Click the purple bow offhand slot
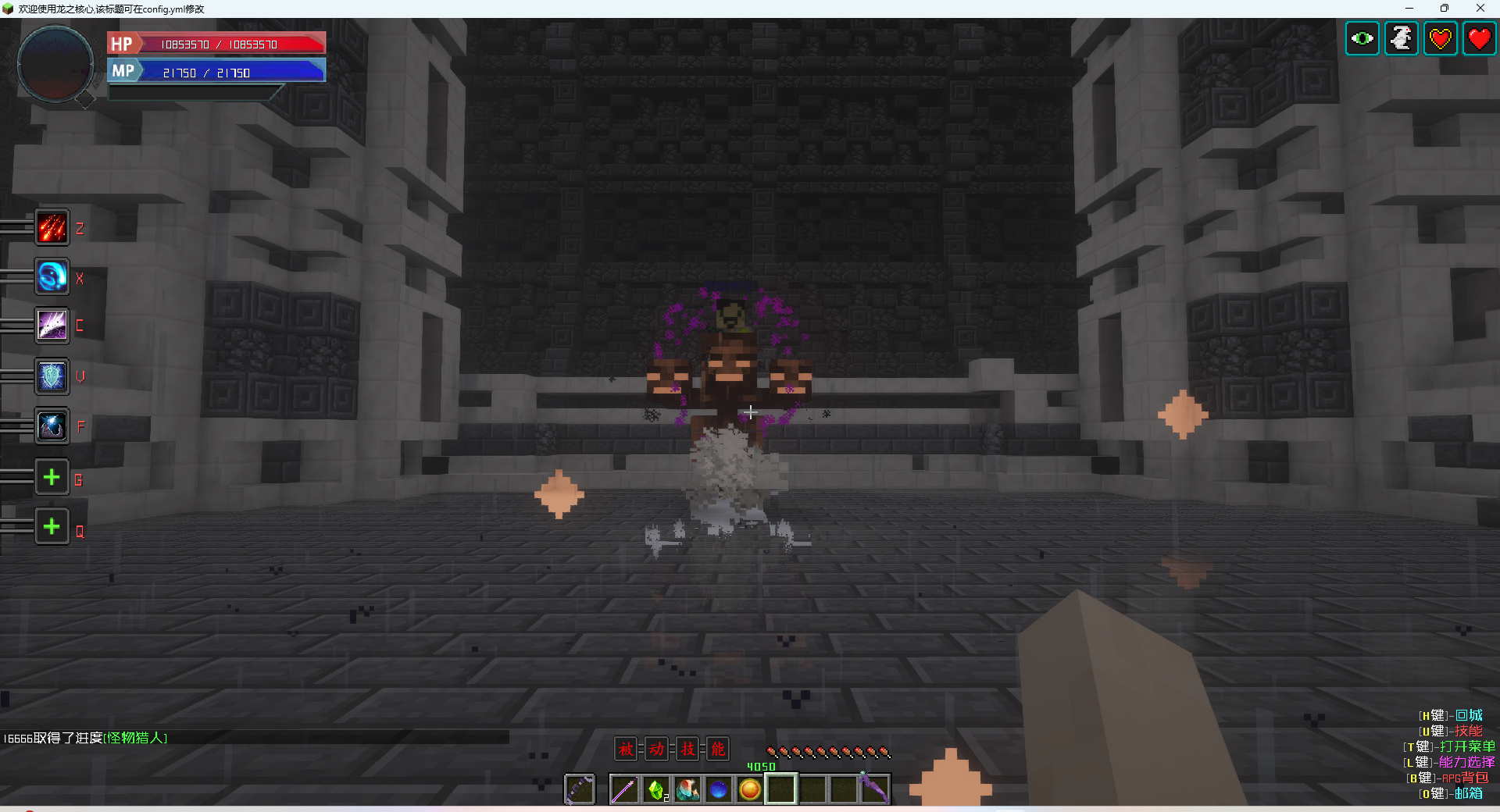1500x812 pixels. point(580,790)
